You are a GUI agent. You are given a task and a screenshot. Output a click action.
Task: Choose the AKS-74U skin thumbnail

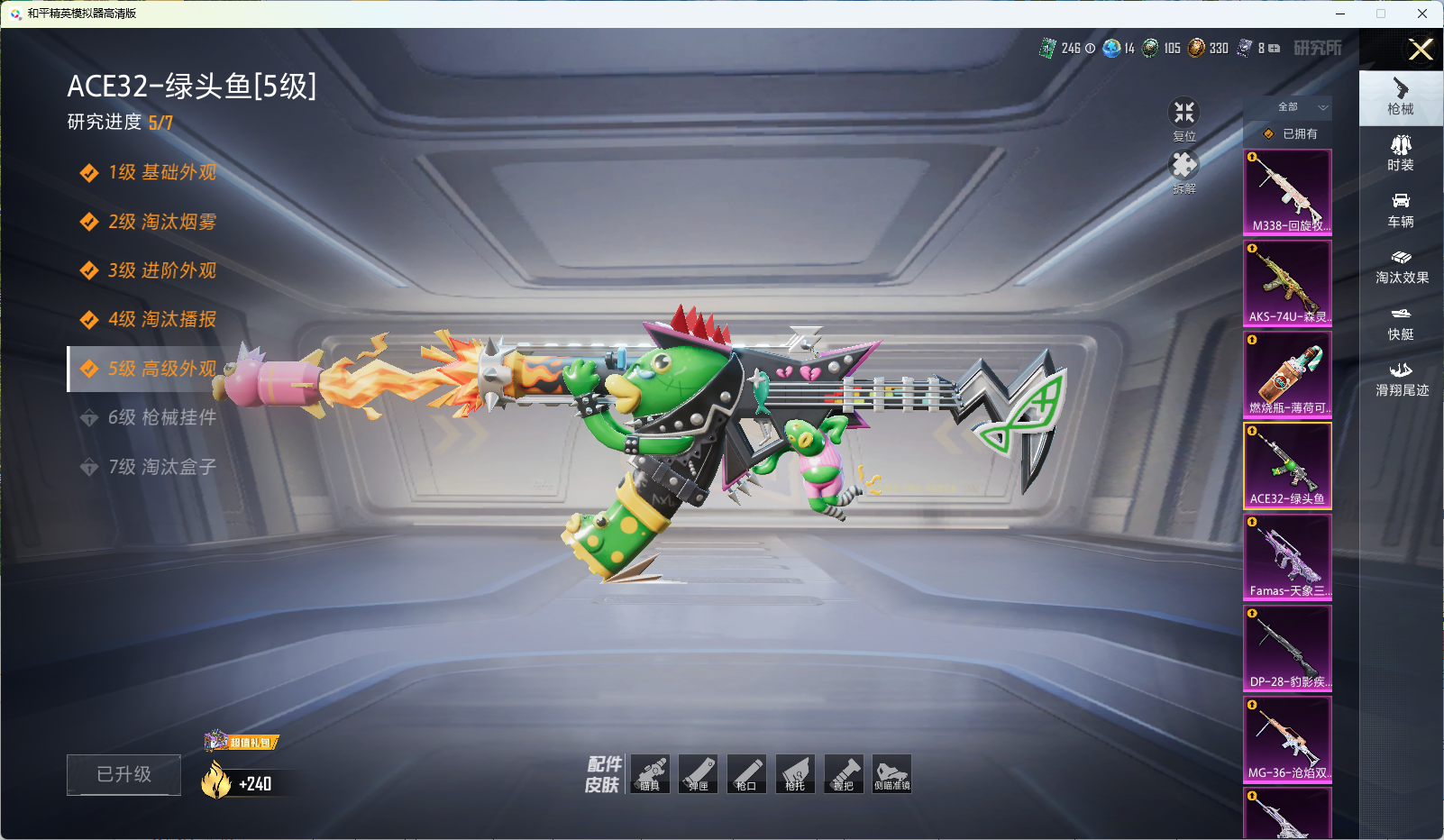point(1287,283)
